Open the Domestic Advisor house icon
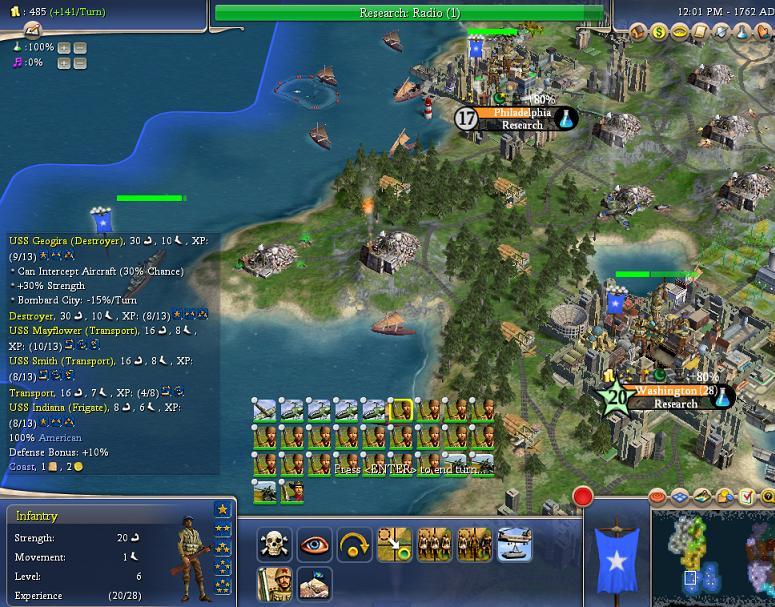The height and width of the screenshot is (607, 775). tap(638, 33)
